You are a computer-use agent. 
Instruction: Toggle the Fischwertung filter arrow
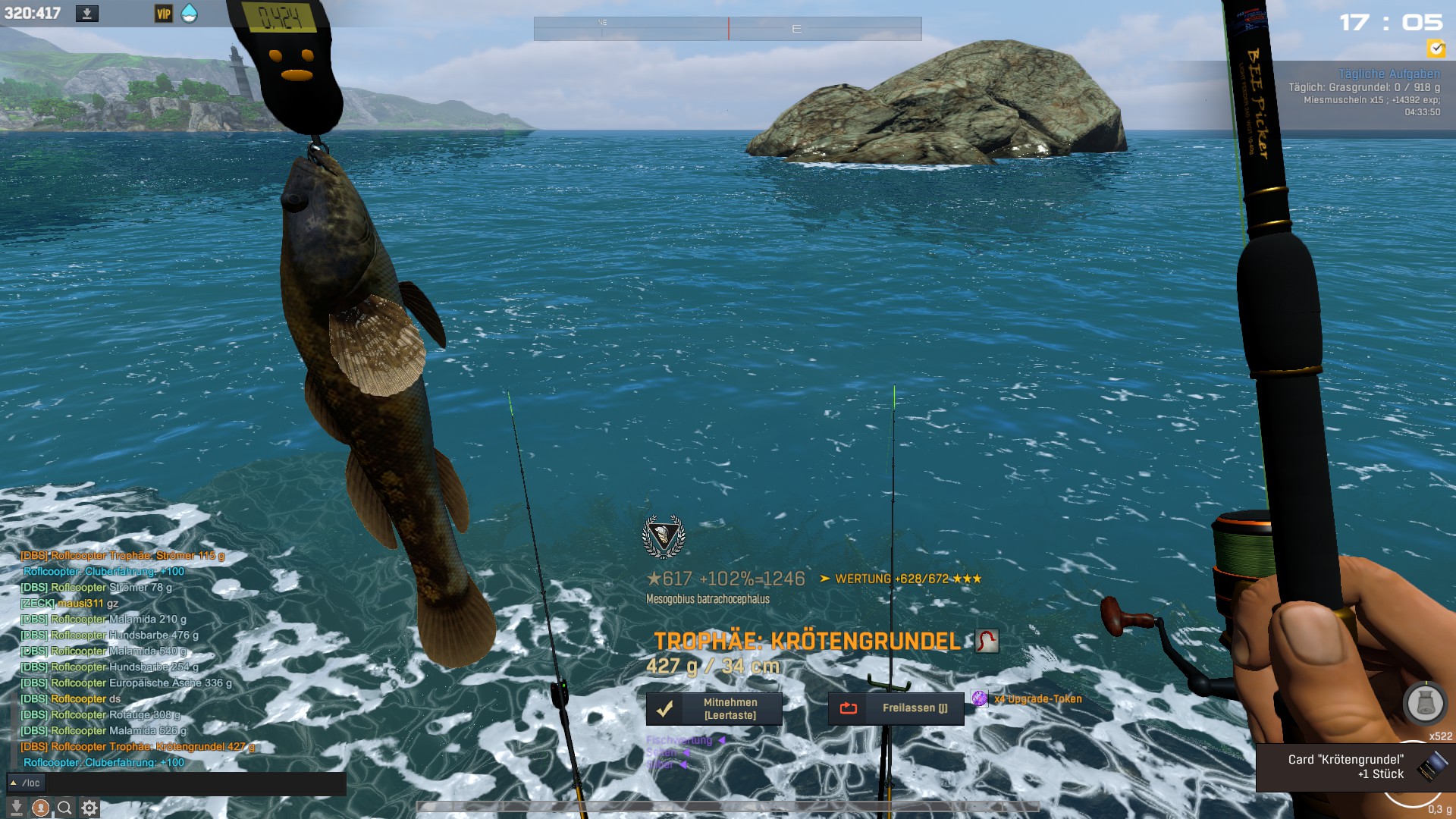(x=721, y=740)
